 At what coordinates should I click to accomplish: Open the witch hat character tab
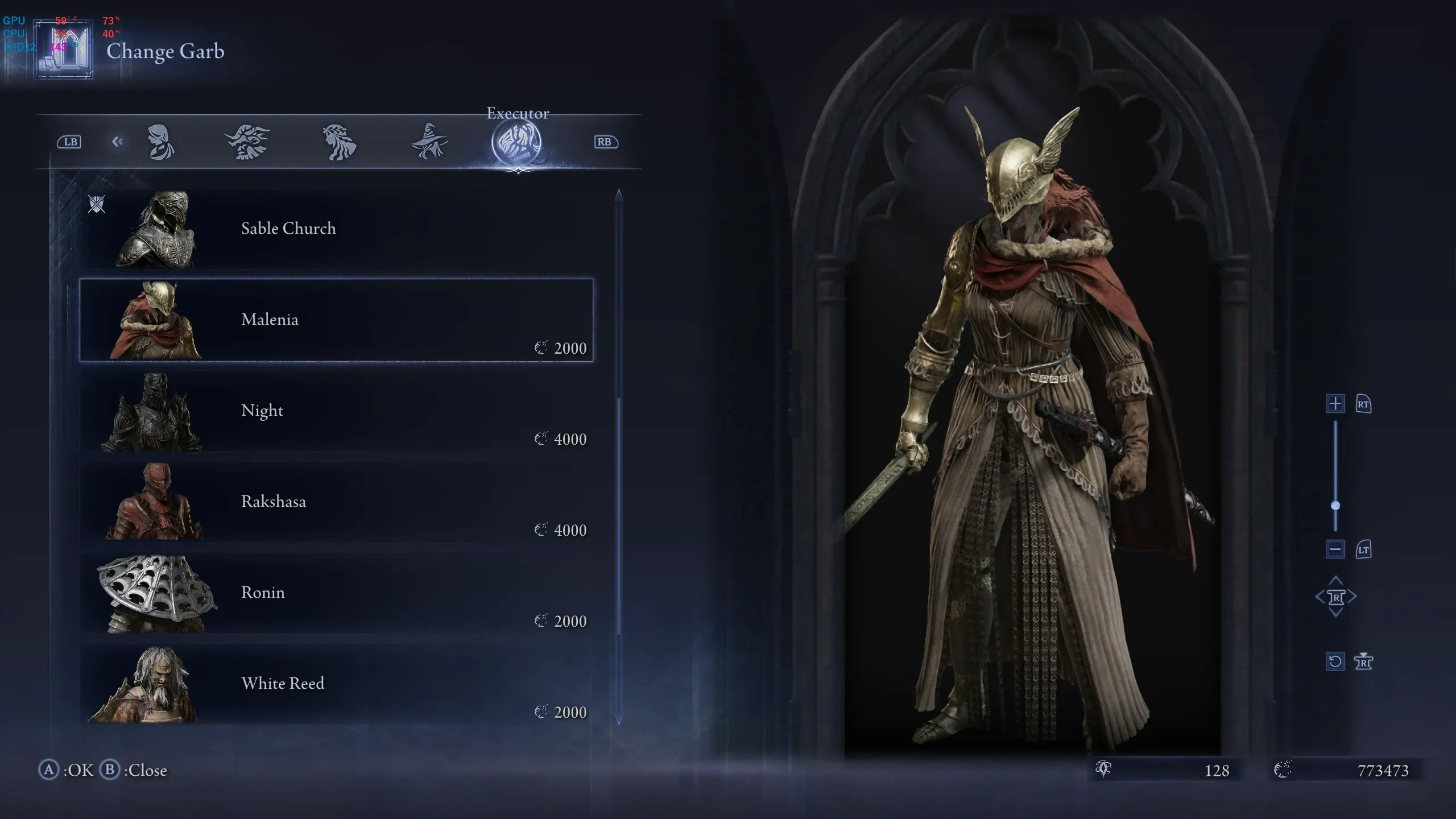pos(429,142)
